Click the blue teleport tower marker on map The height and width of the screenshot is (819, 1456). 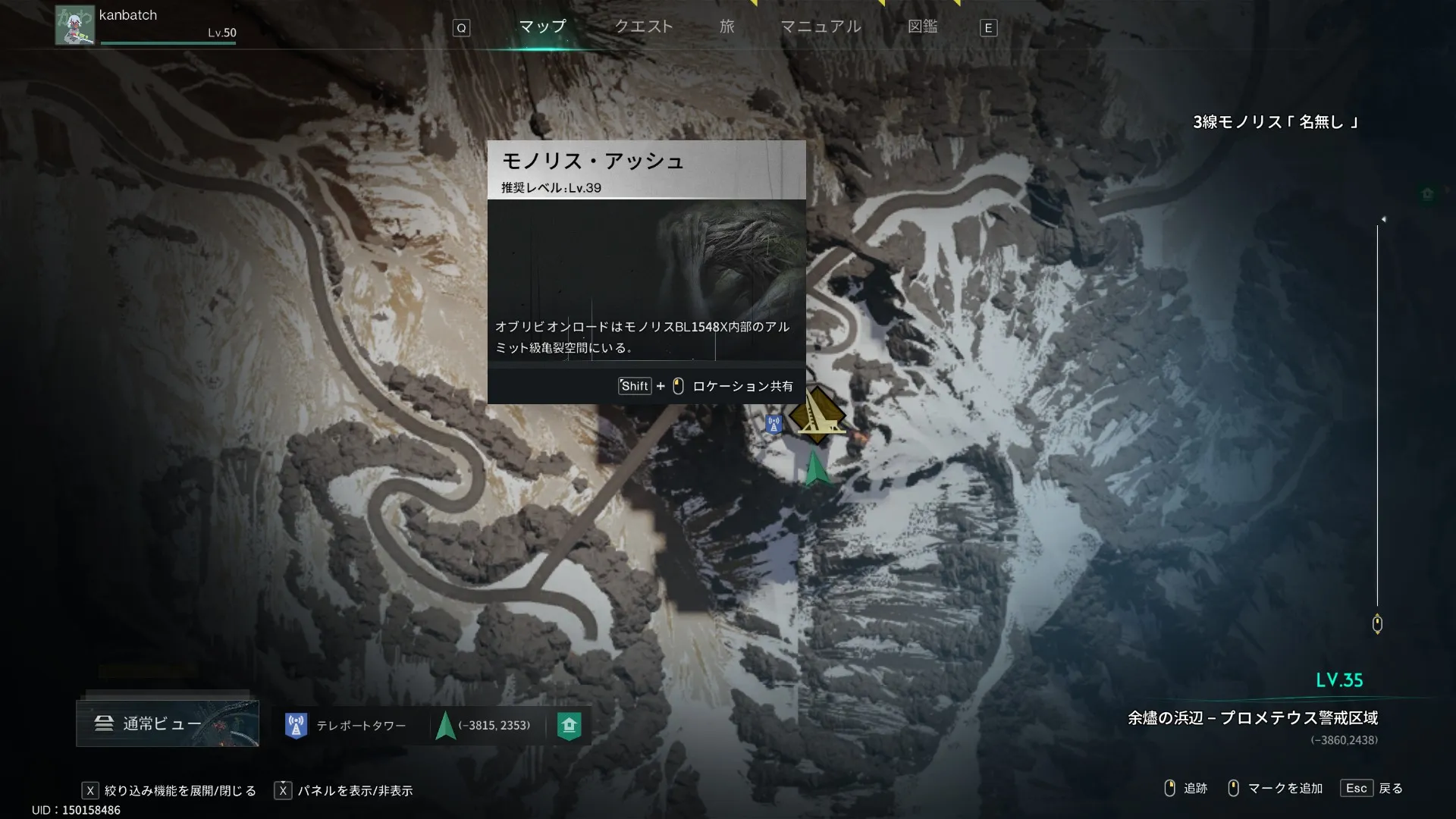coord(773,424)
